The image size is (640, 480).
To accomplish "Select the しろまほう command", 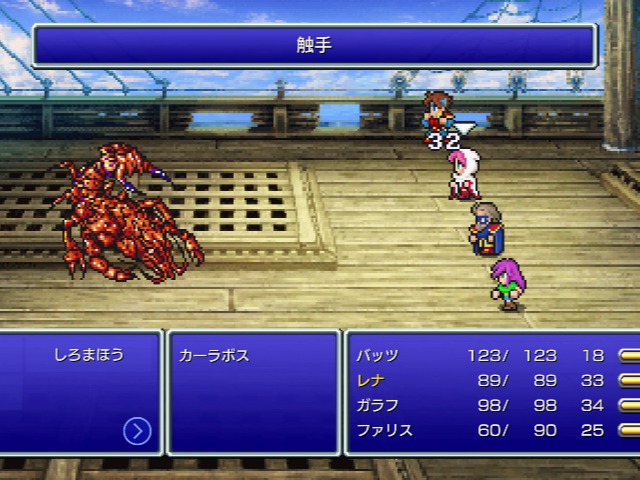I will coord(89,355).
